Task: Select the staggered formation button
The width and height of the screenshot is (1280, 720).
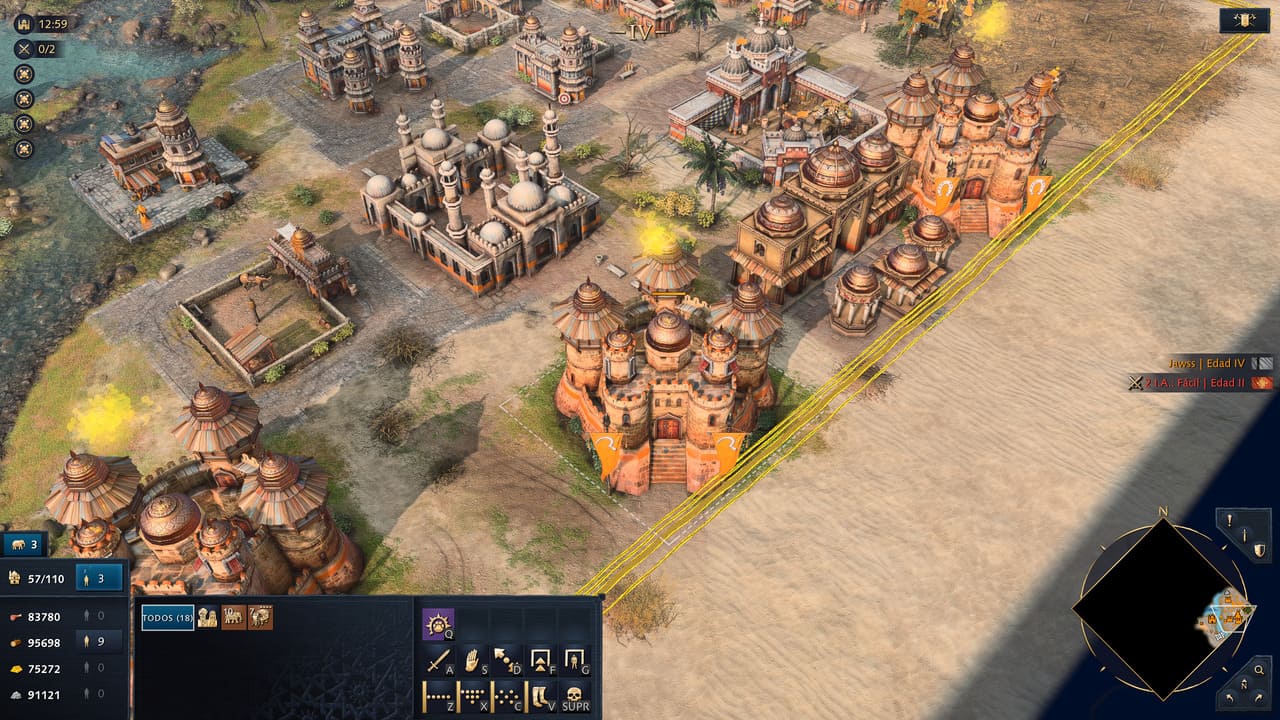Action: 507,695
